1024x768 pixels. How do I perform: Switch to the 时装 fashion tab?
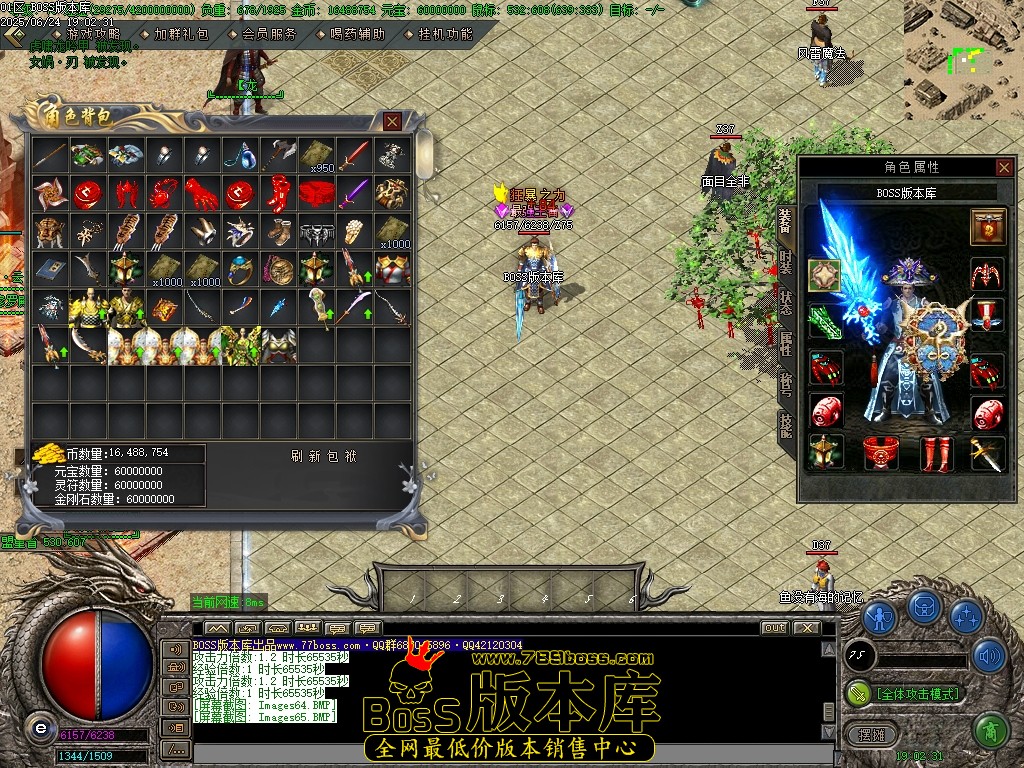click(x=786, y=264)
